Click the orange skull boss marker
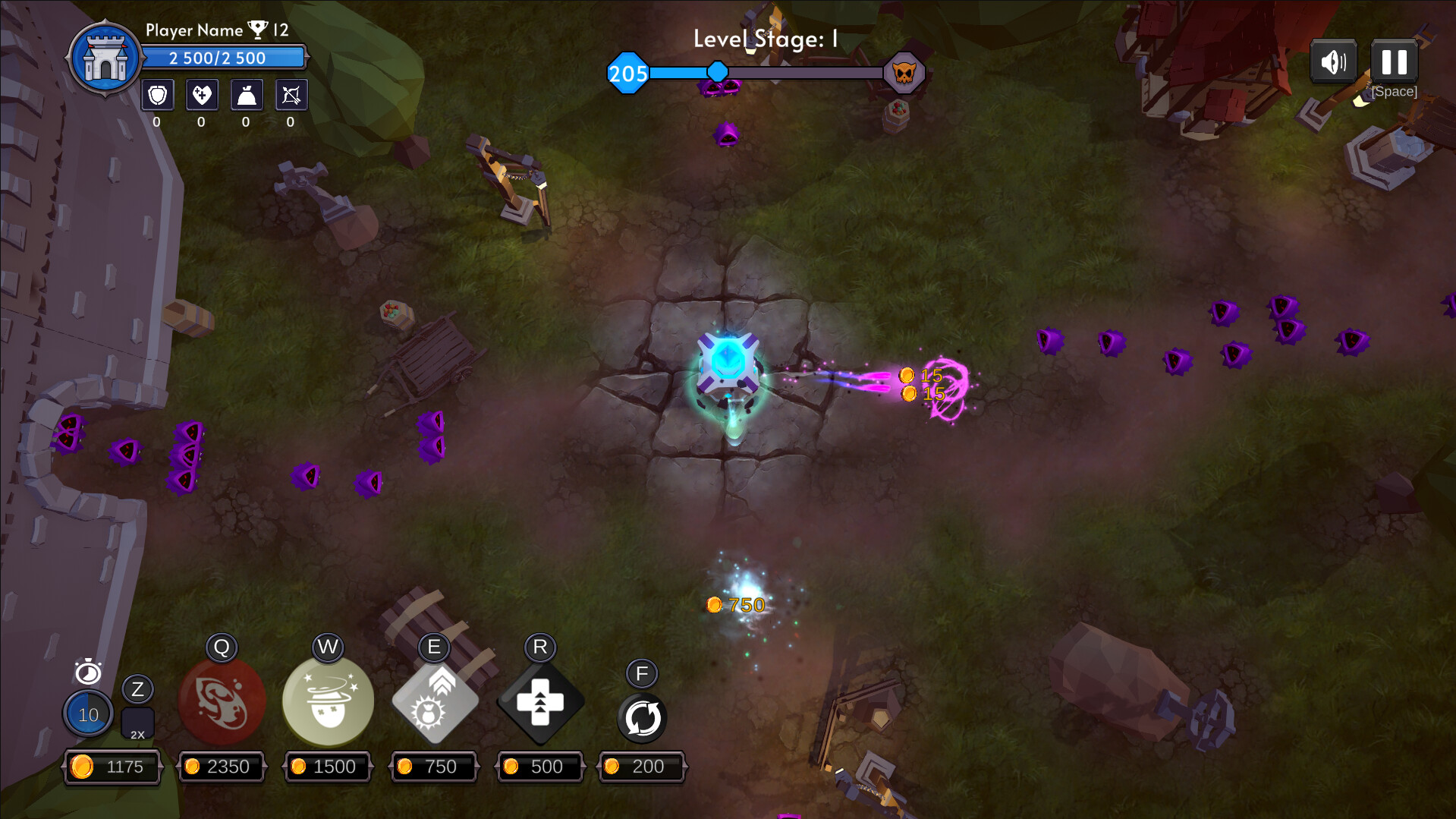The width and height of the screenshot is (1456, 819). (904, 74)
